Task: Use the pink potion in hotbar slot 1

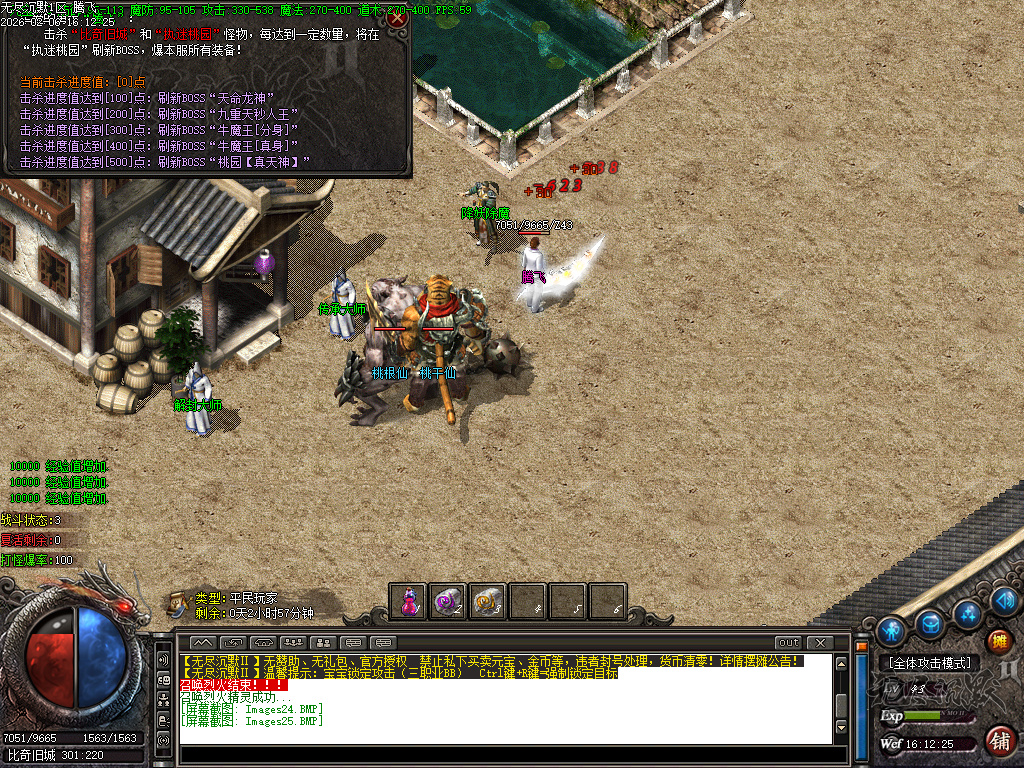Action: (409, 602)
